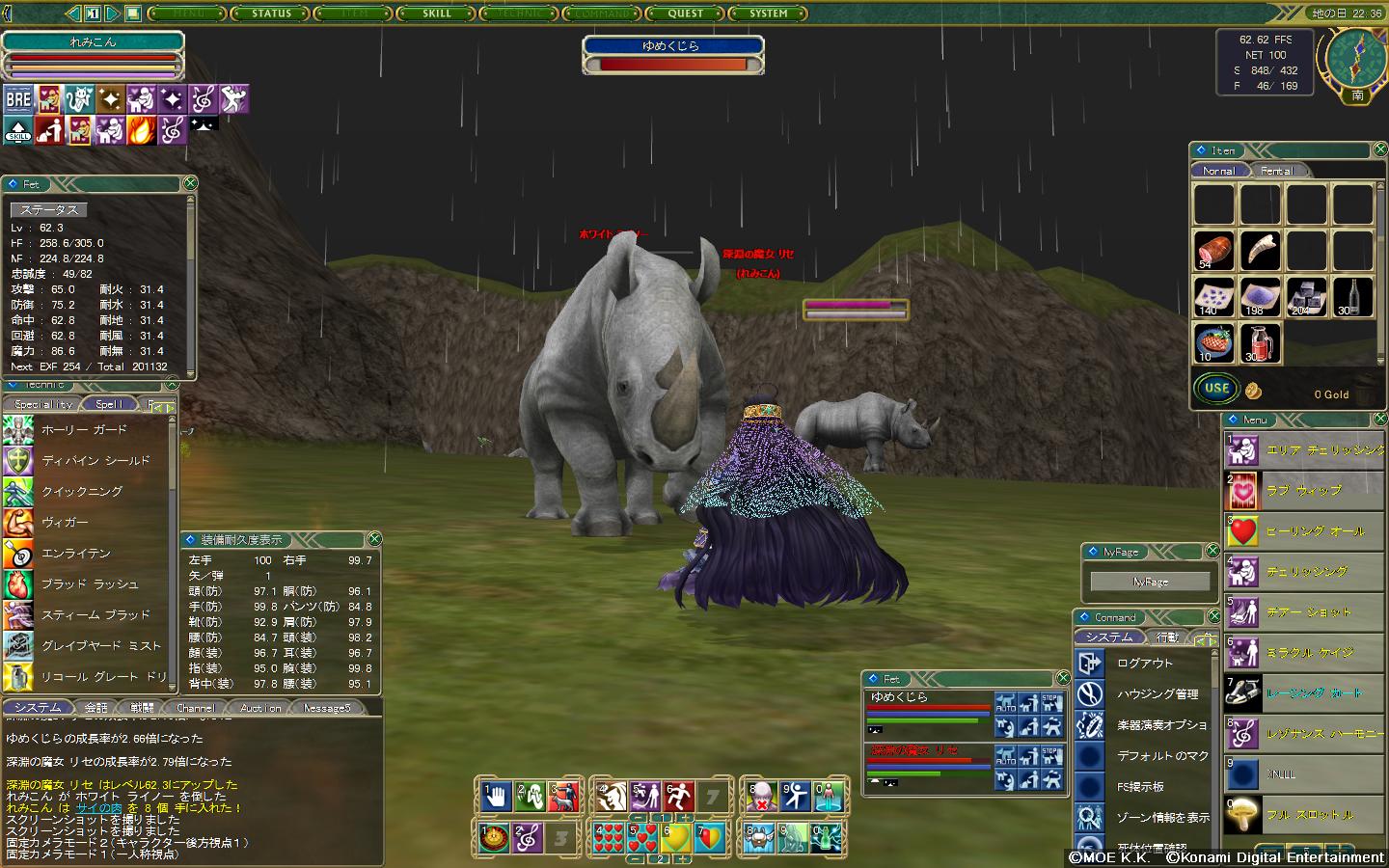Open the SKILL menu
1389x868 pixels.
pyautogui.click(x=437, y=14)
